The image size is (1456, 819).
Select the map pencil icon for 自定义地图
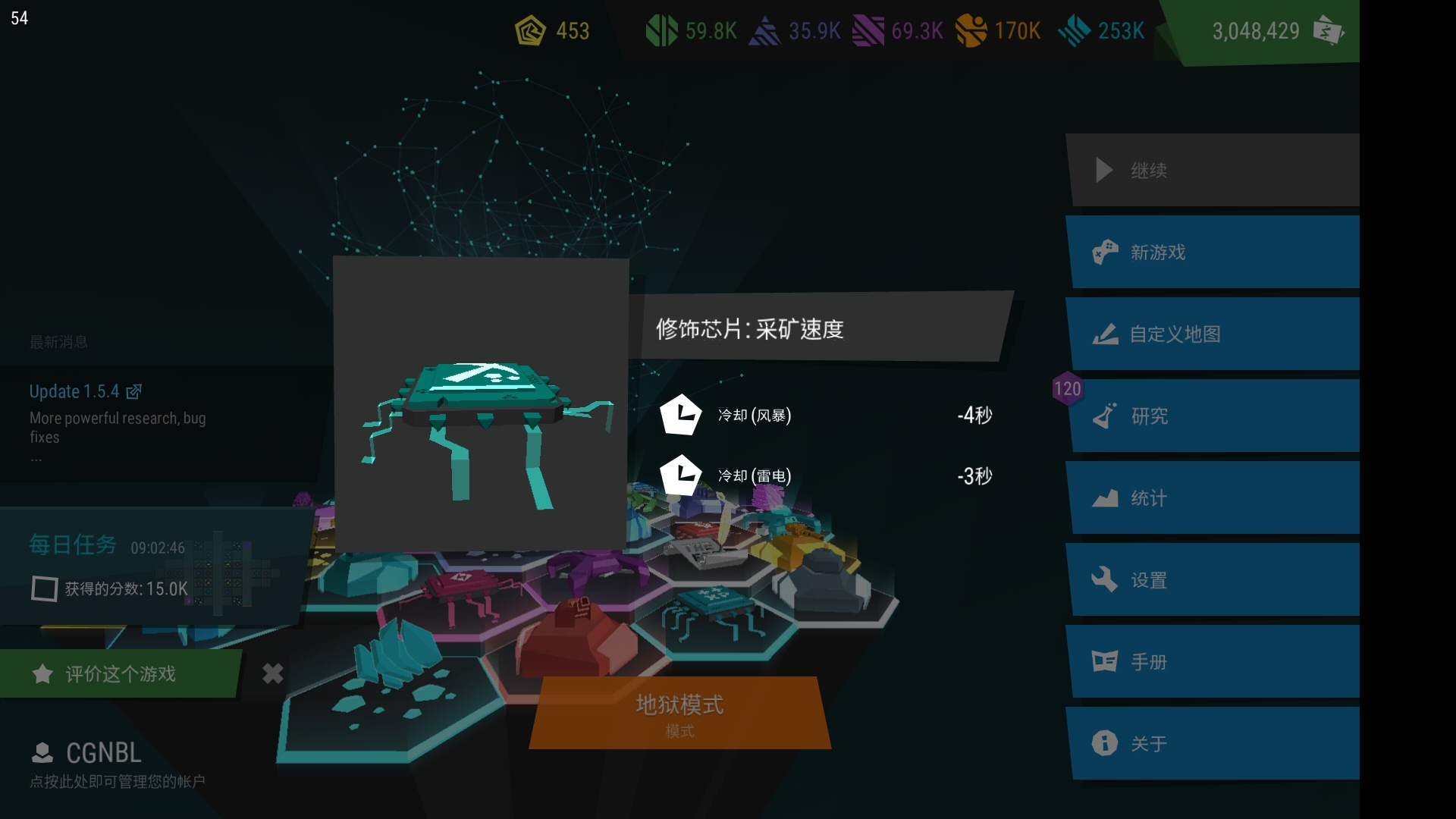pyautogui.click(x=1106, y=334)
